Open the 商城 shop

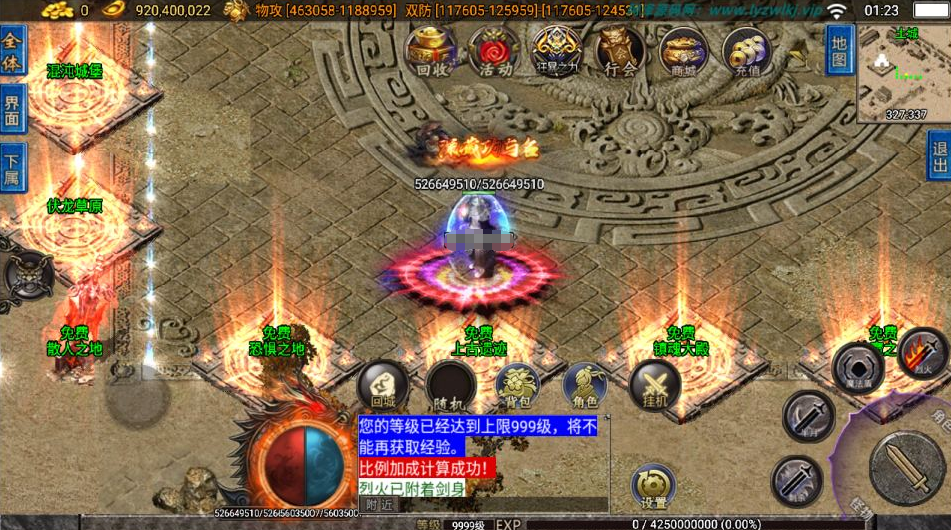pos(684,51)
